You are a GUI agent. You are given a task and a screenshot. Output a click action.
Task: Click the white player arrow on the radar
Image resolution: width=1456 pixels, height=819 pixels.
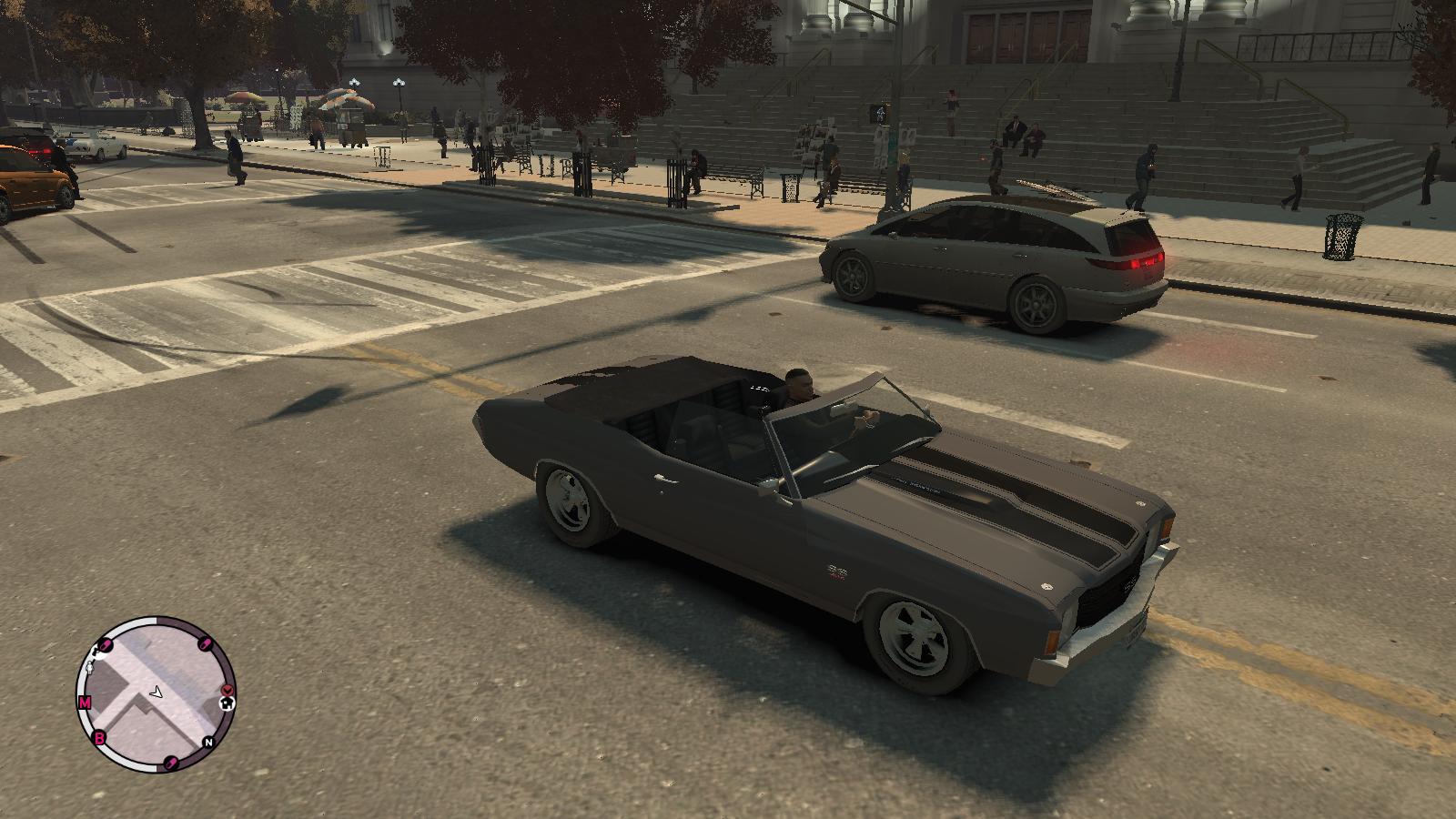tap(157, 693)
